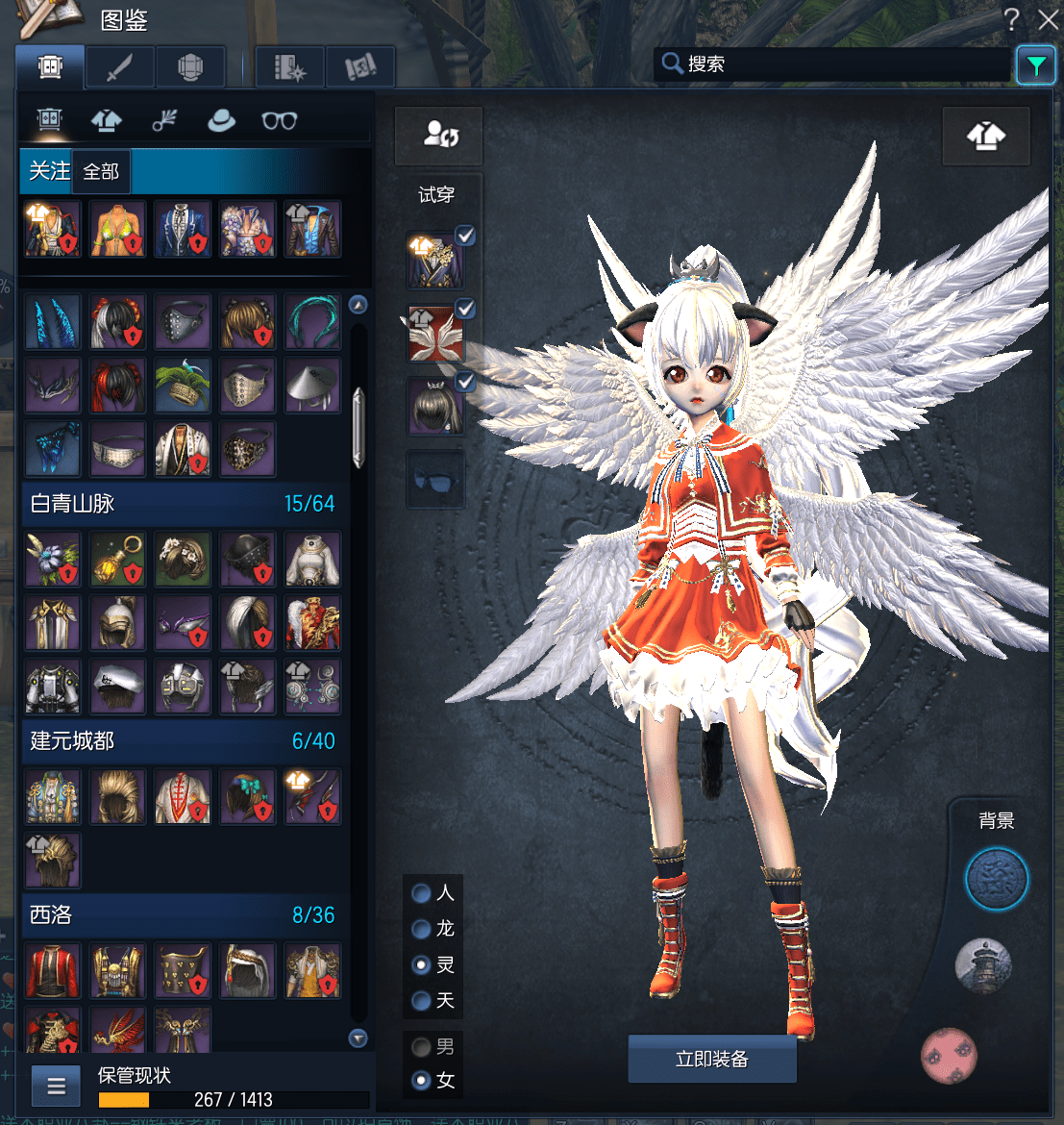Choose the 天 race option

(x=421, y=1001)
